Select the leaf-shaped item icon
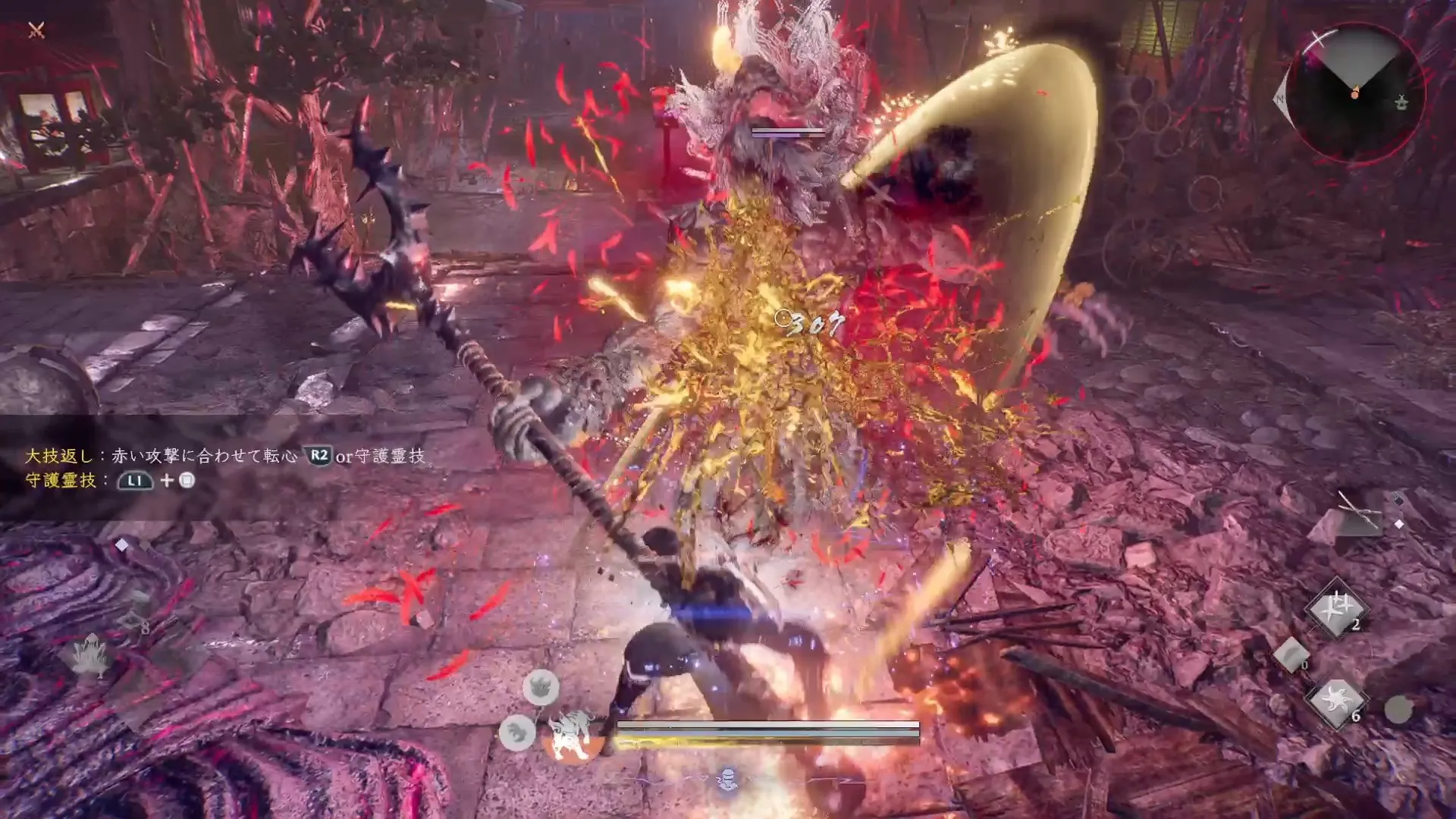This screenshot has height=819, width=1456. [x=92, y=655]
